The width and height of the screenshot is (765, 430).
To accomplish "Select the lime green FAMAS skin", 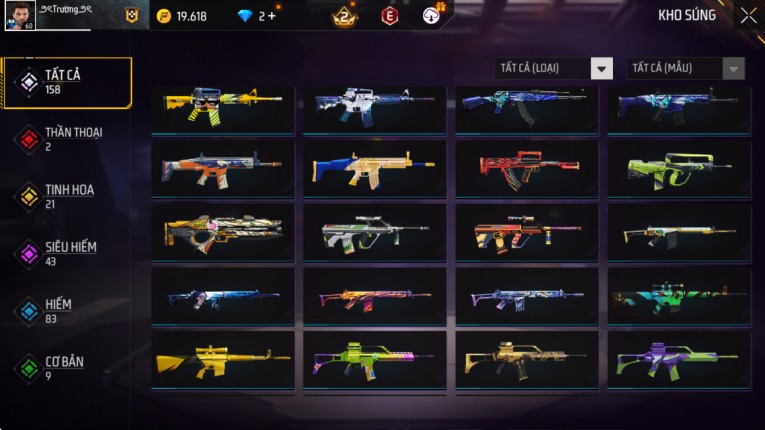I will click(678, 168).
